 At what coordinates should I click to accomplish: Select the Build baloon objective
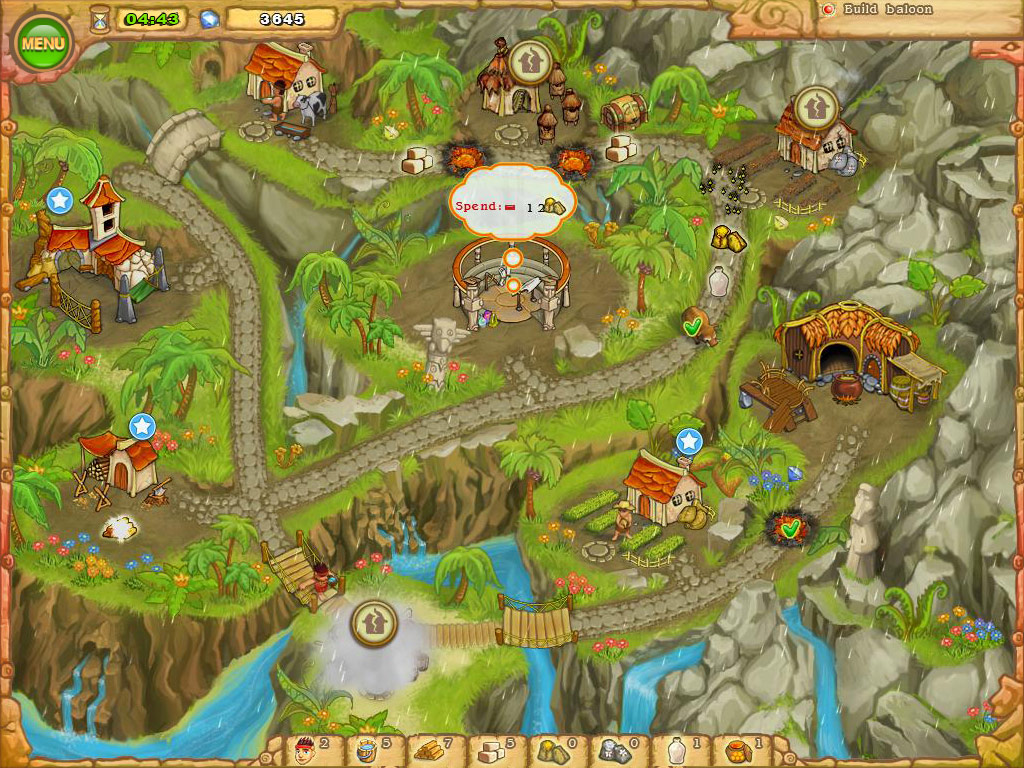click(x=887, y=10)
